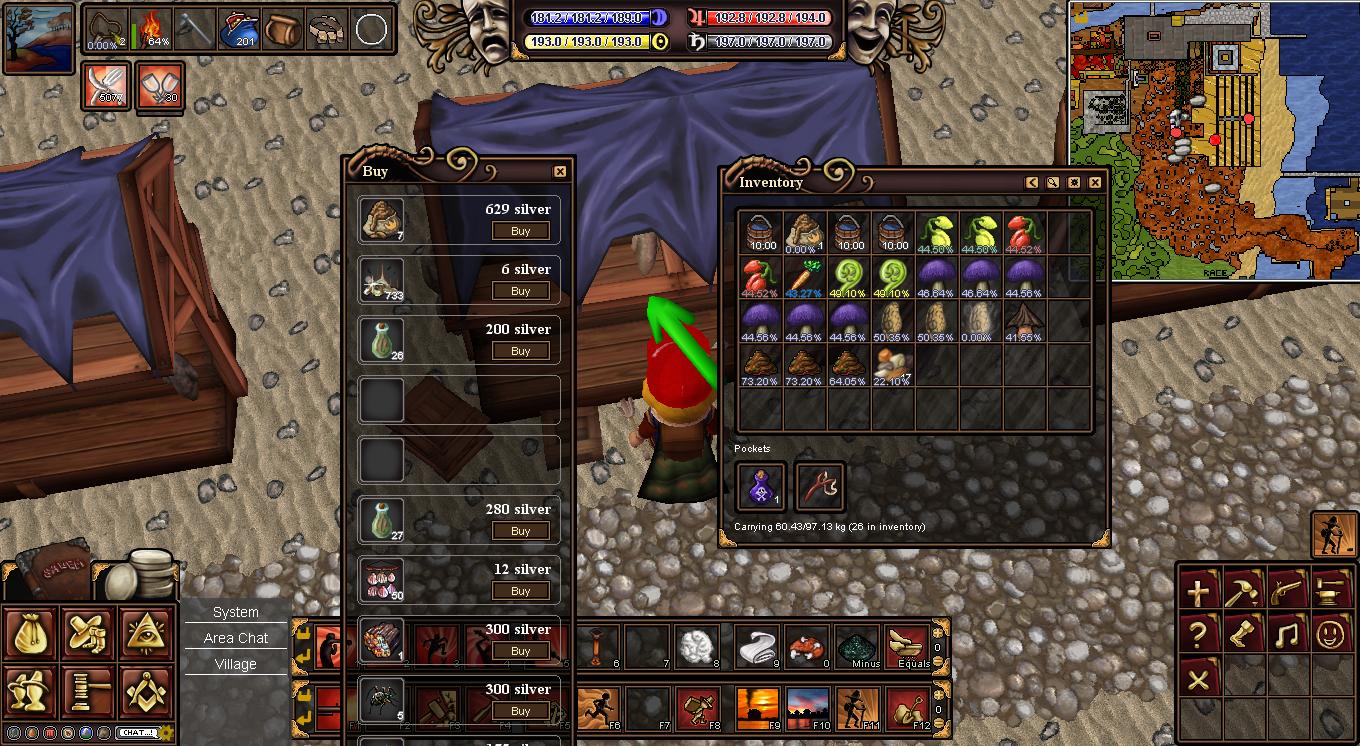1360x746 pixels.
Task: Buy the 280 silver green vase
Action: click(520, 531)
